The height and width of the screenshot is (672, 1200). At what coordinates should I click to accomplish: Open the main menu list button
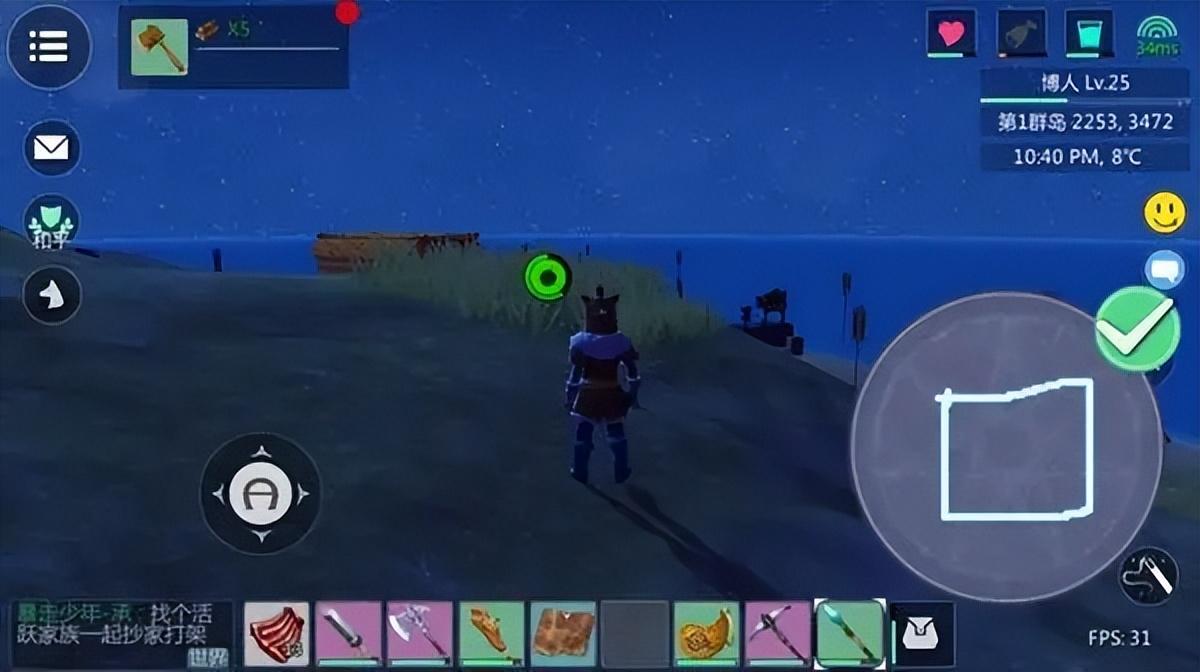coord(49,46)
